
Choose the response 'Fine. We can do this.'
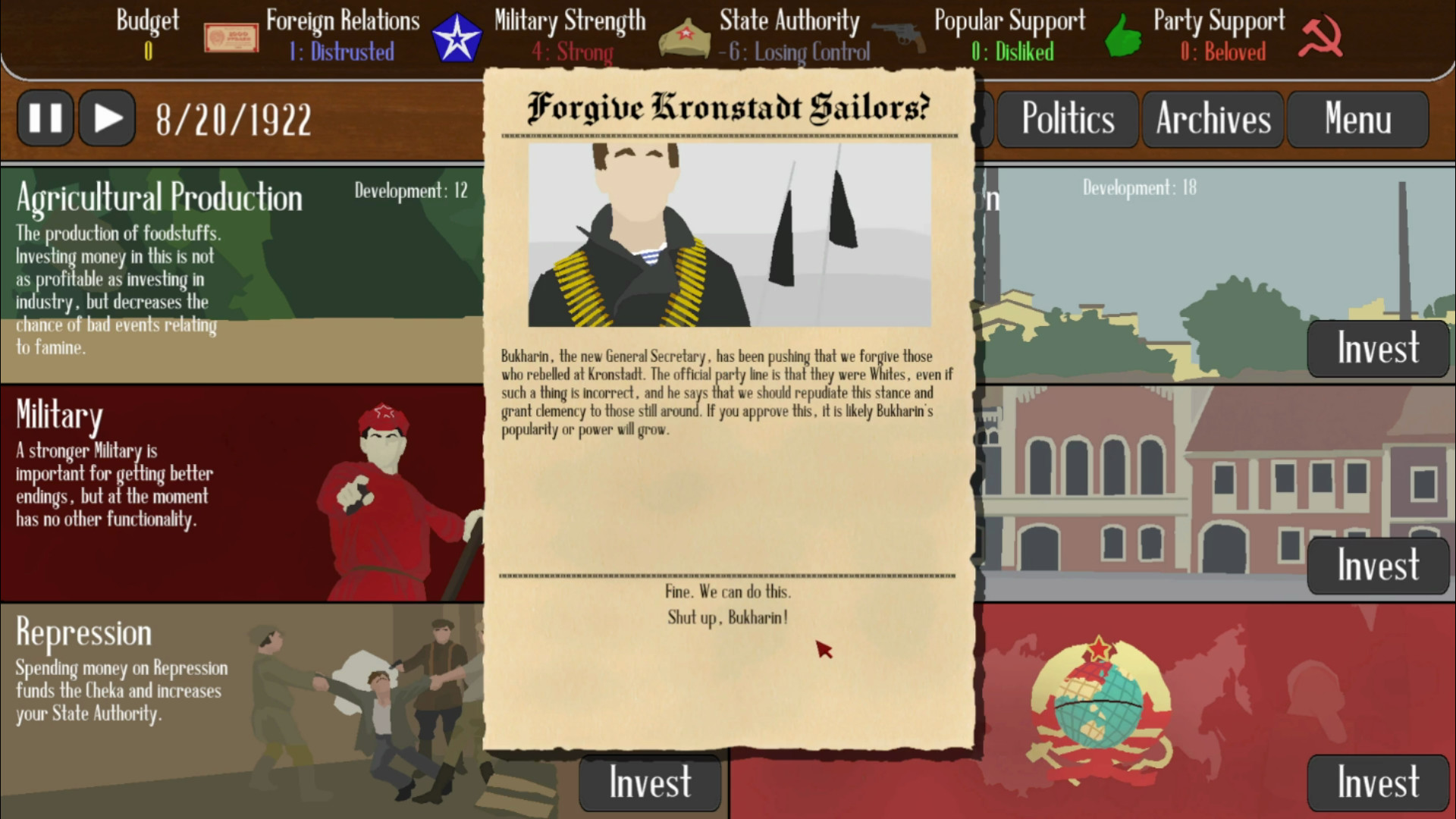(727, 591)
